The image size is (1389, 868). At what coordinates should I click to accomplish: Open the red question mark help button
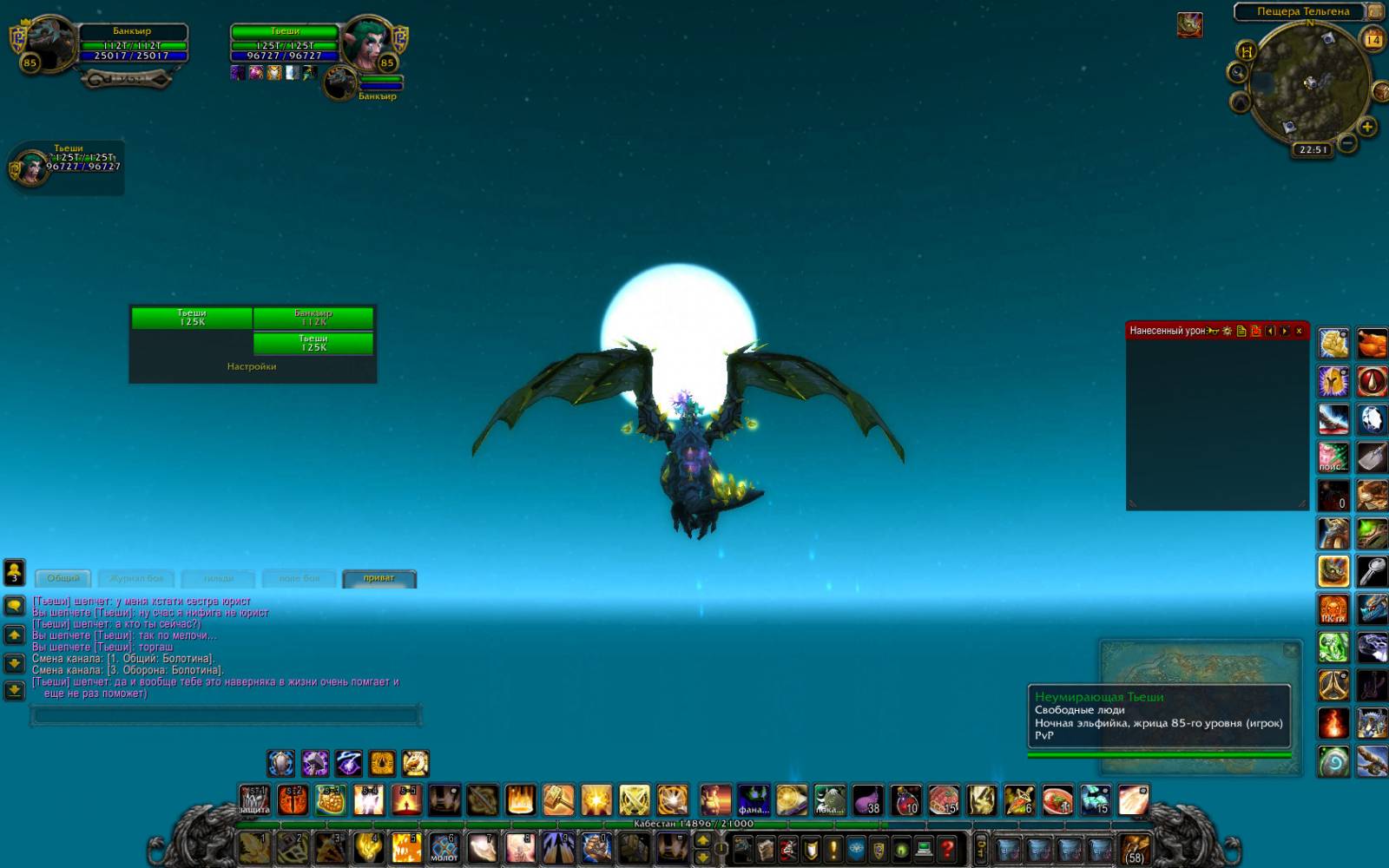(x=947, y=847)
